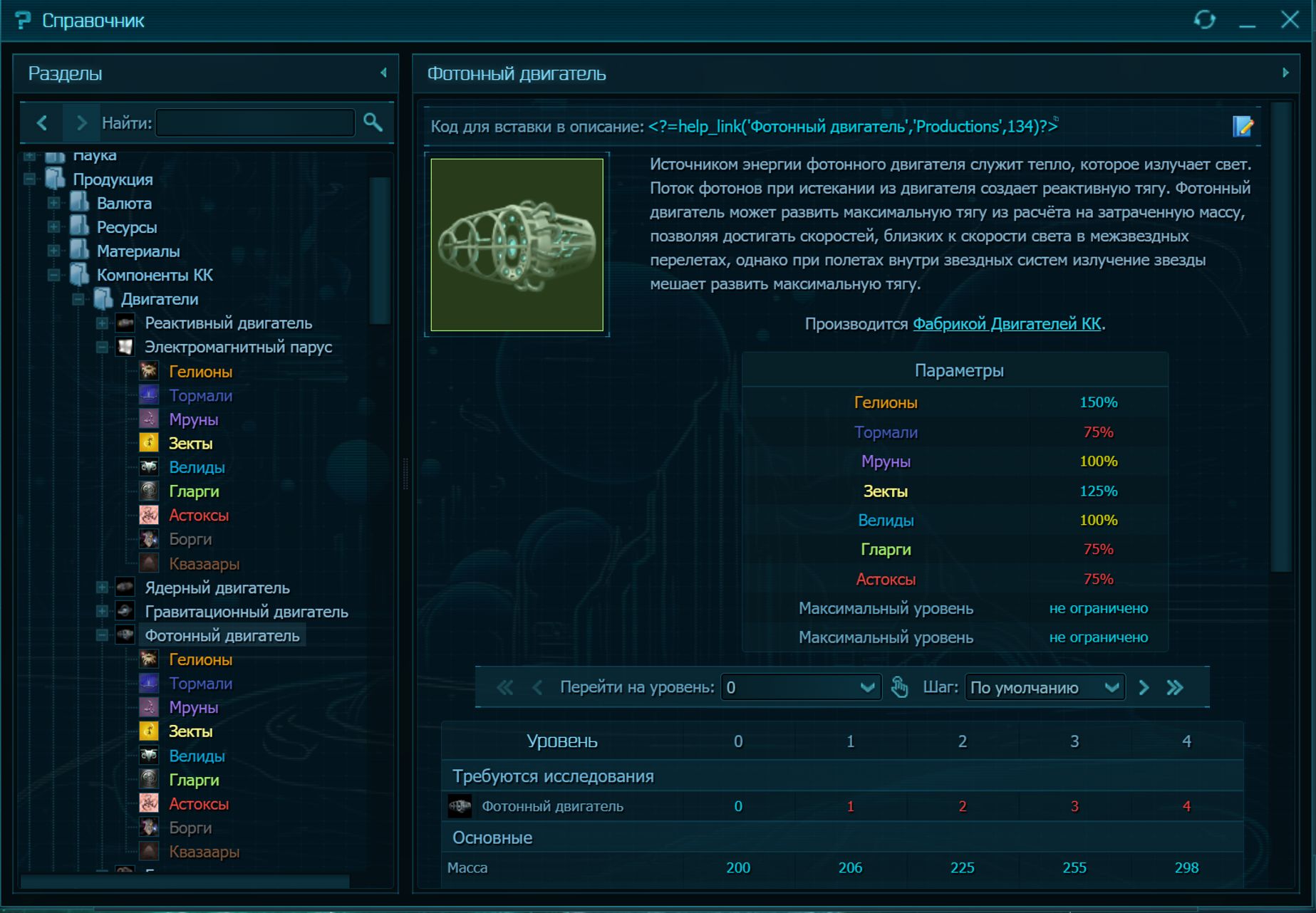This screenshot has height=913, width=1316.
Task: Collapse the Электромагнитный парус node
Action: point(103,348)
